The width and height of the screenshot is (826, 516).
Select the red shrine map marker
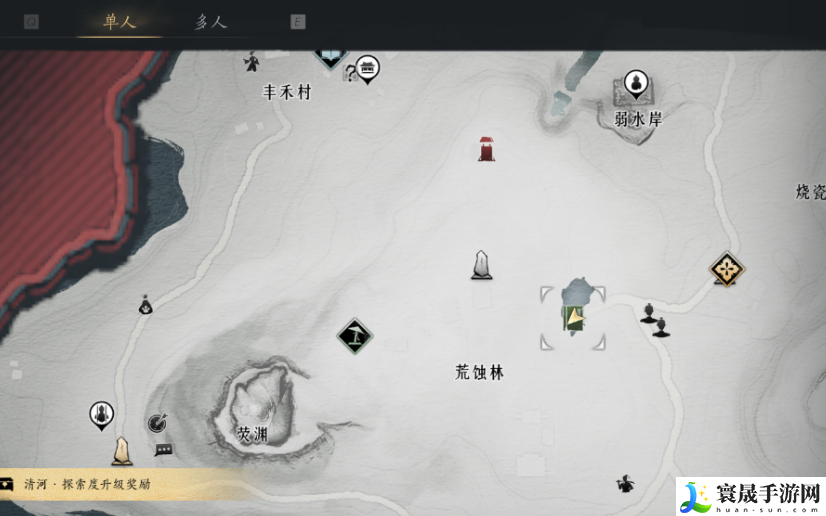coord(486,149)
